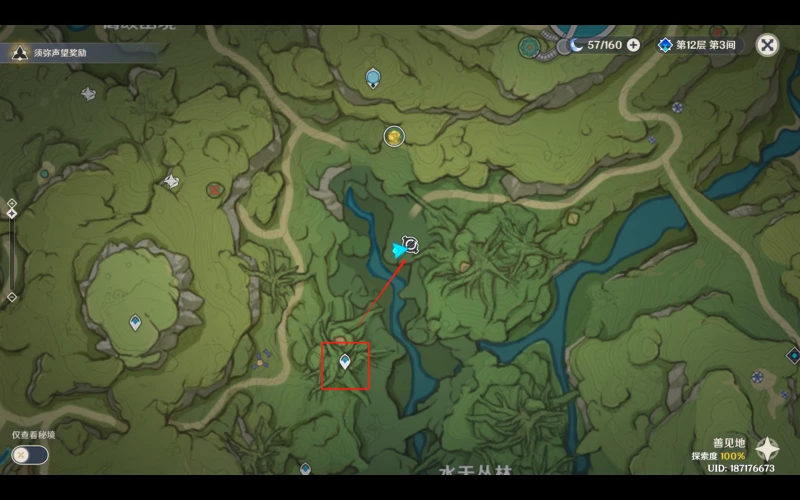This screenshot has width=800, height=500.
Task: Close the map screen
Action: tap(767, 45)
